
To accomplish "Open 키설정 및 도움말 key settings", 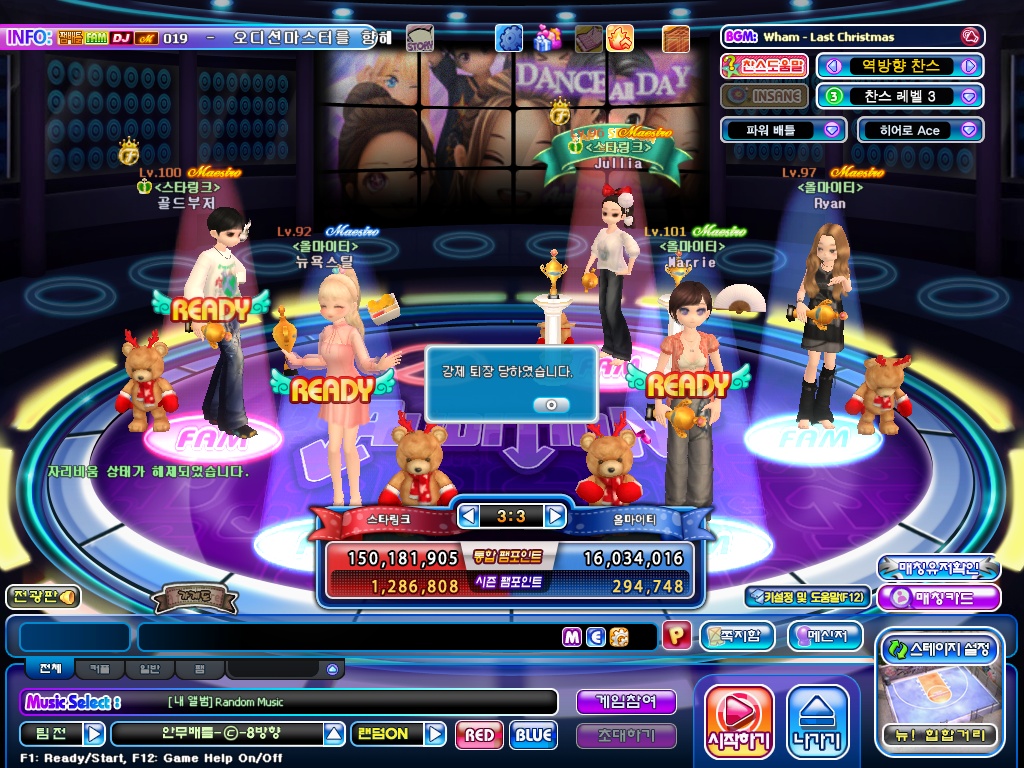I will 806,597.
